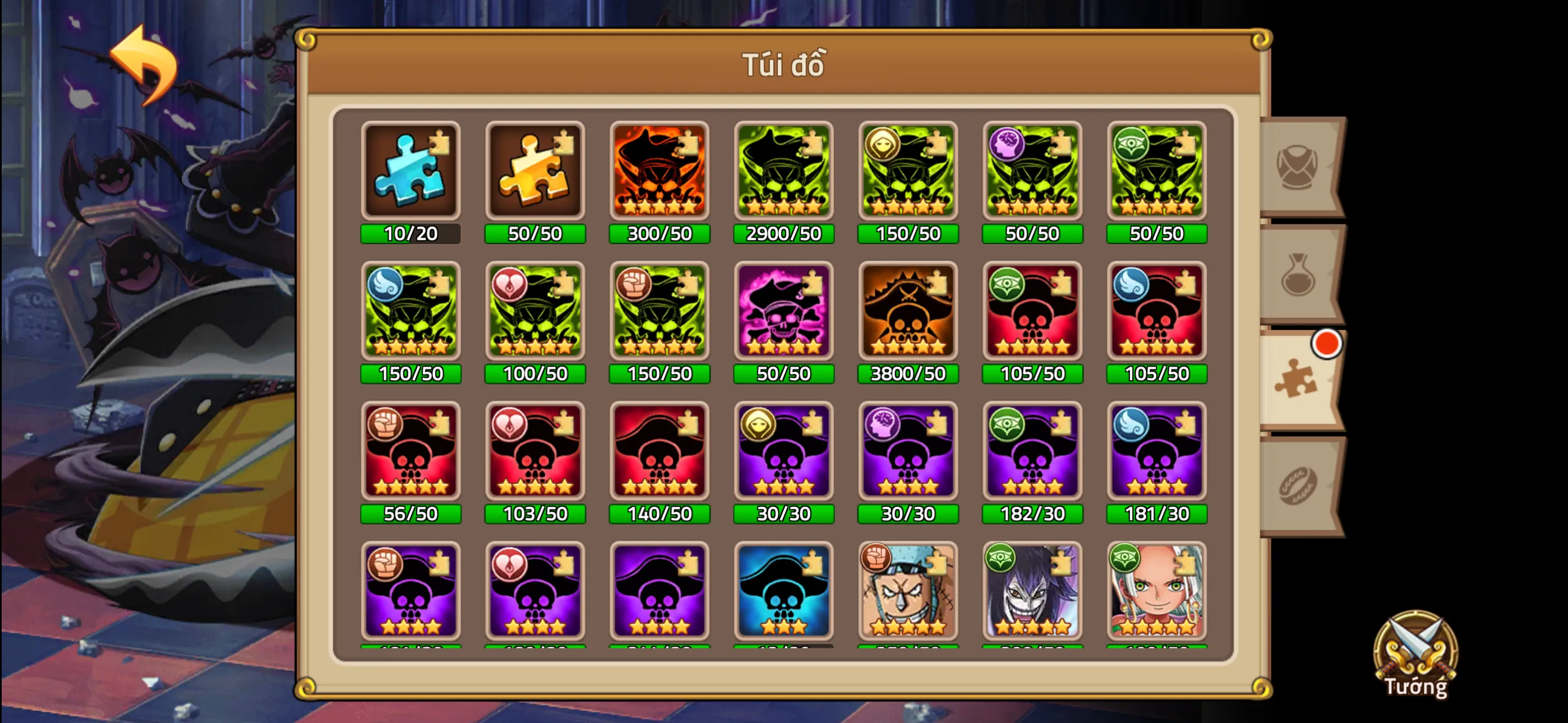Viewport: 1568px width, 723px height.
Task: Select the red wing-icon shard showing 105/50
Action: coord(1156,312)
